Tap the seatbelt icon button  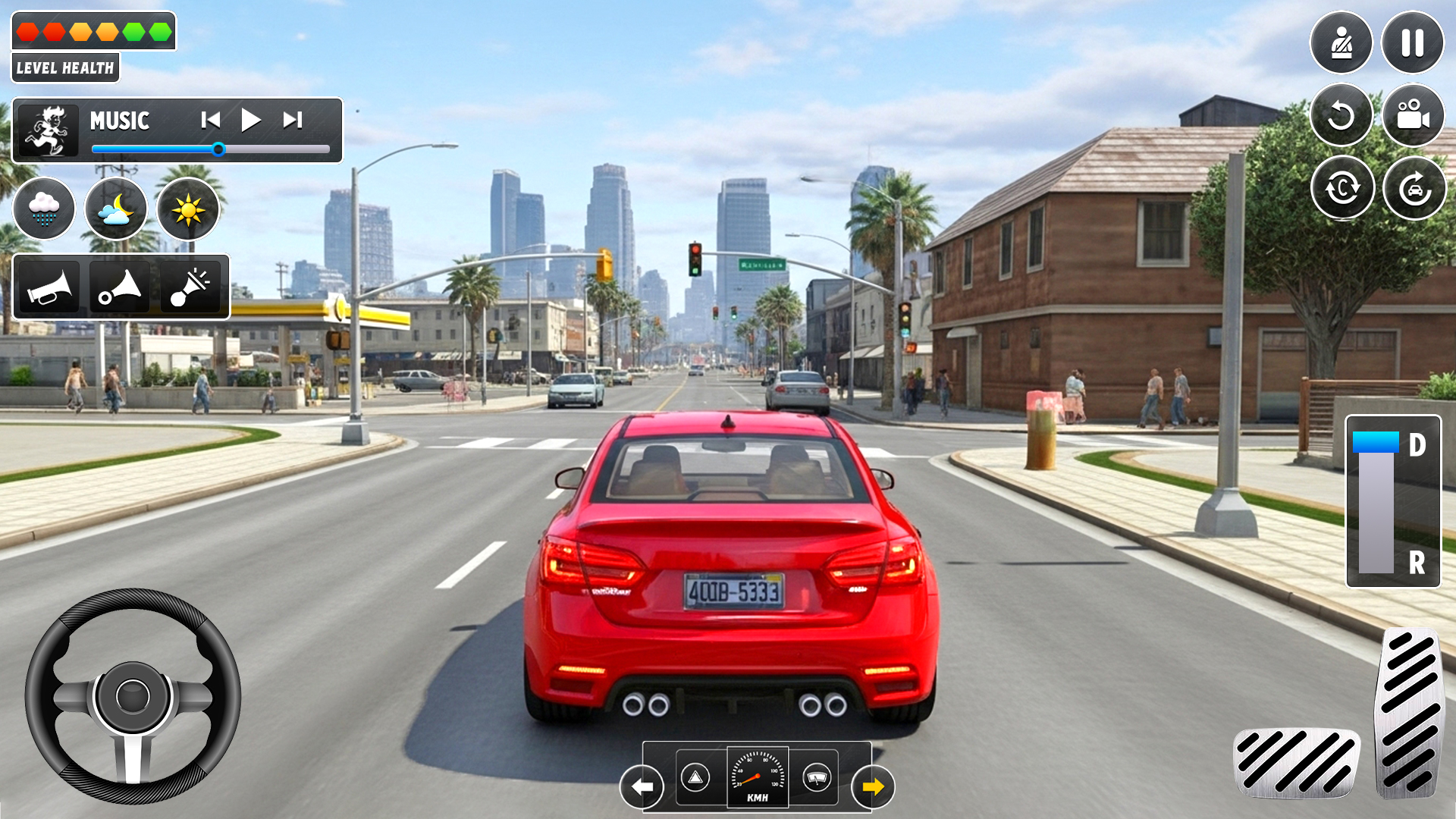click(1341, 43)
